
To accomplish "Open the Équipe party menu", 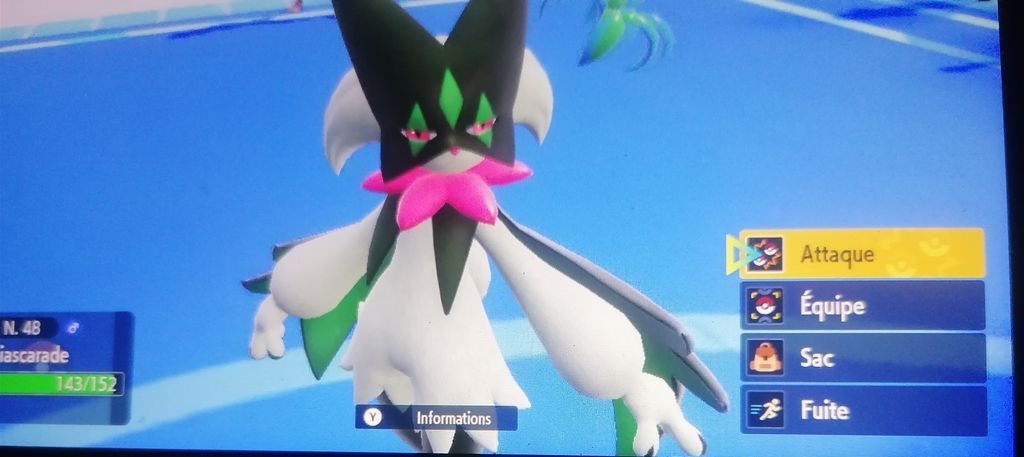I will click(862, 306).
